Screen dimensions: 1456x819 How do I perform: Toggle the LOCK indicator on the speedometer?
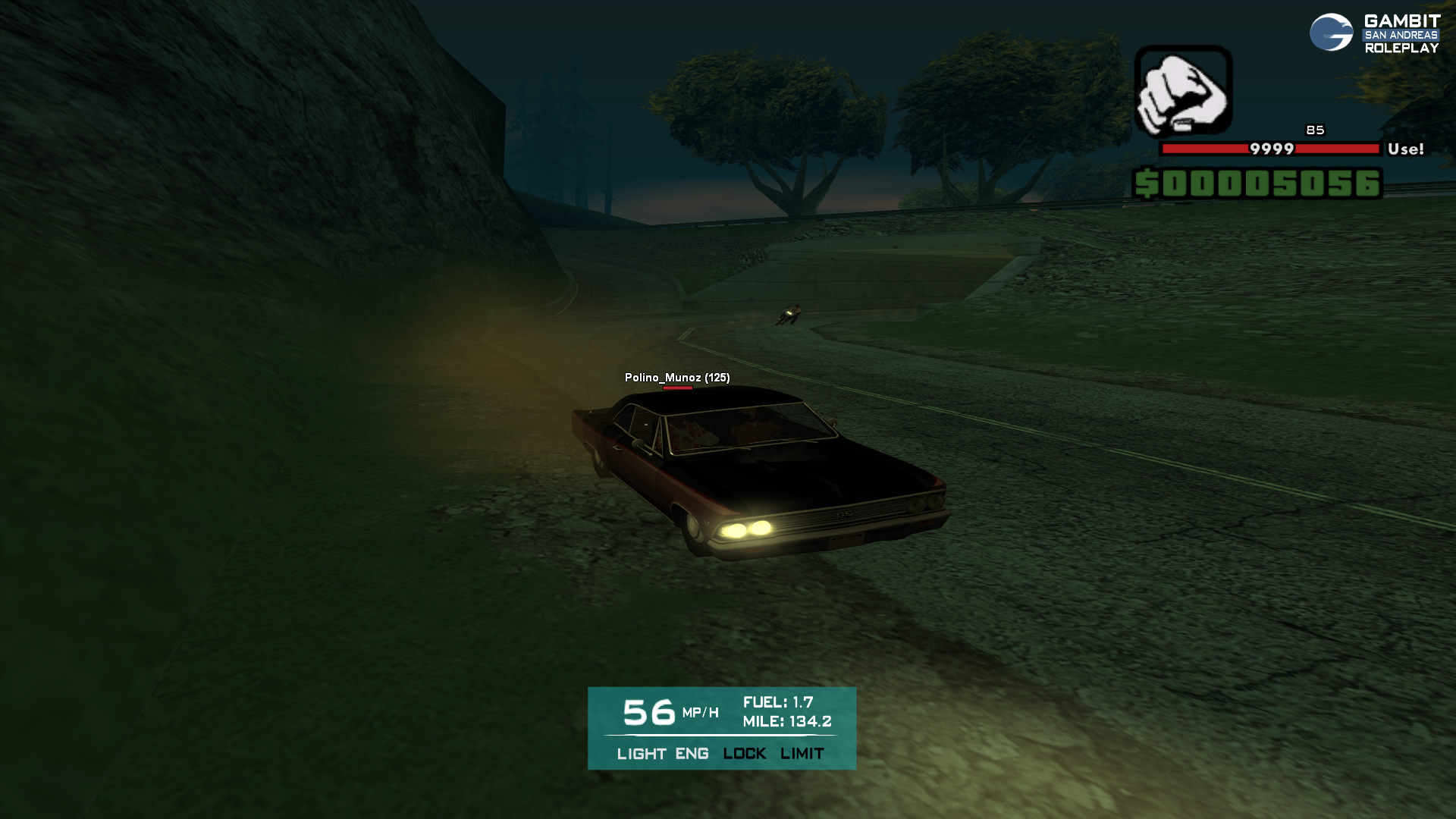click(x=744, y=754)
